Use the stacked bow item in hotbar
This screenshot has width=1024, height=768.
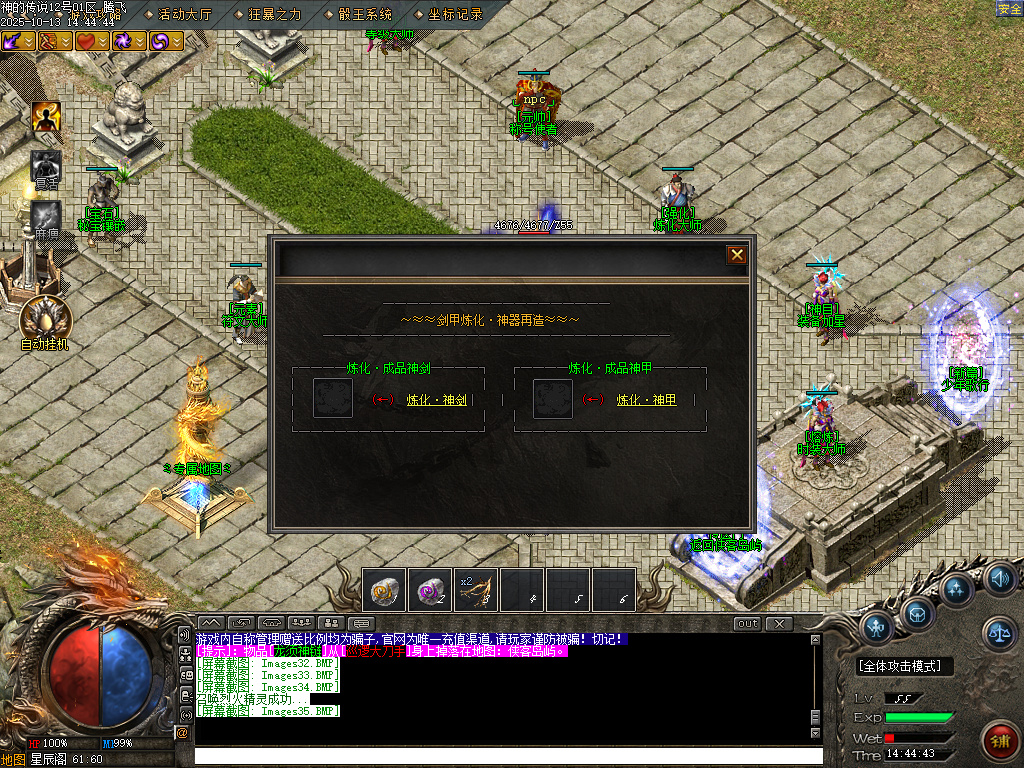point(476,590)
